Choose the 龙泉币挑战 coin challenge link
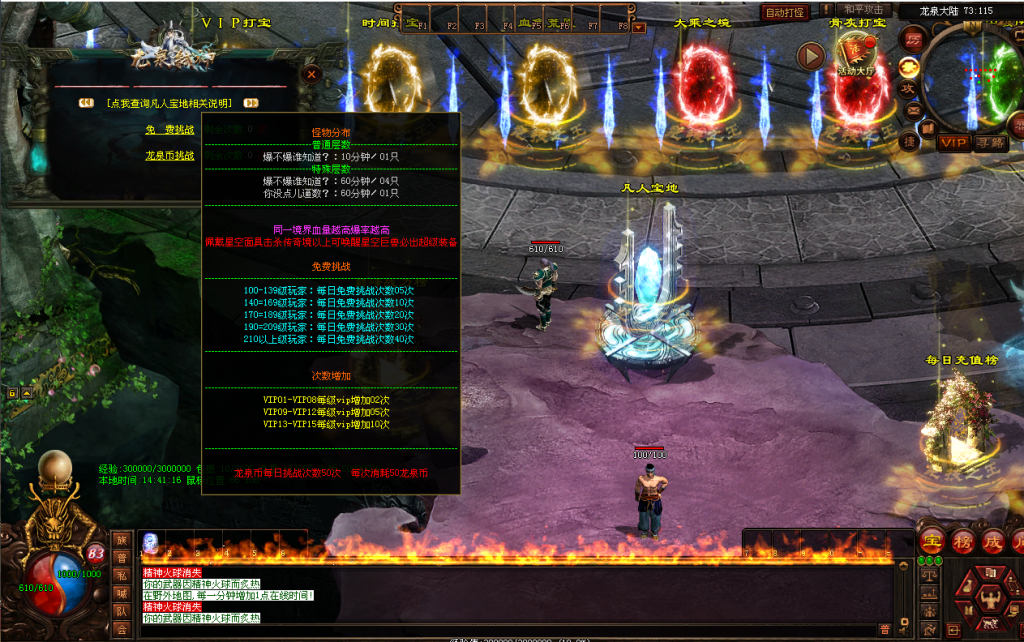Screen dimensions: 1024x642 point(169,155)
